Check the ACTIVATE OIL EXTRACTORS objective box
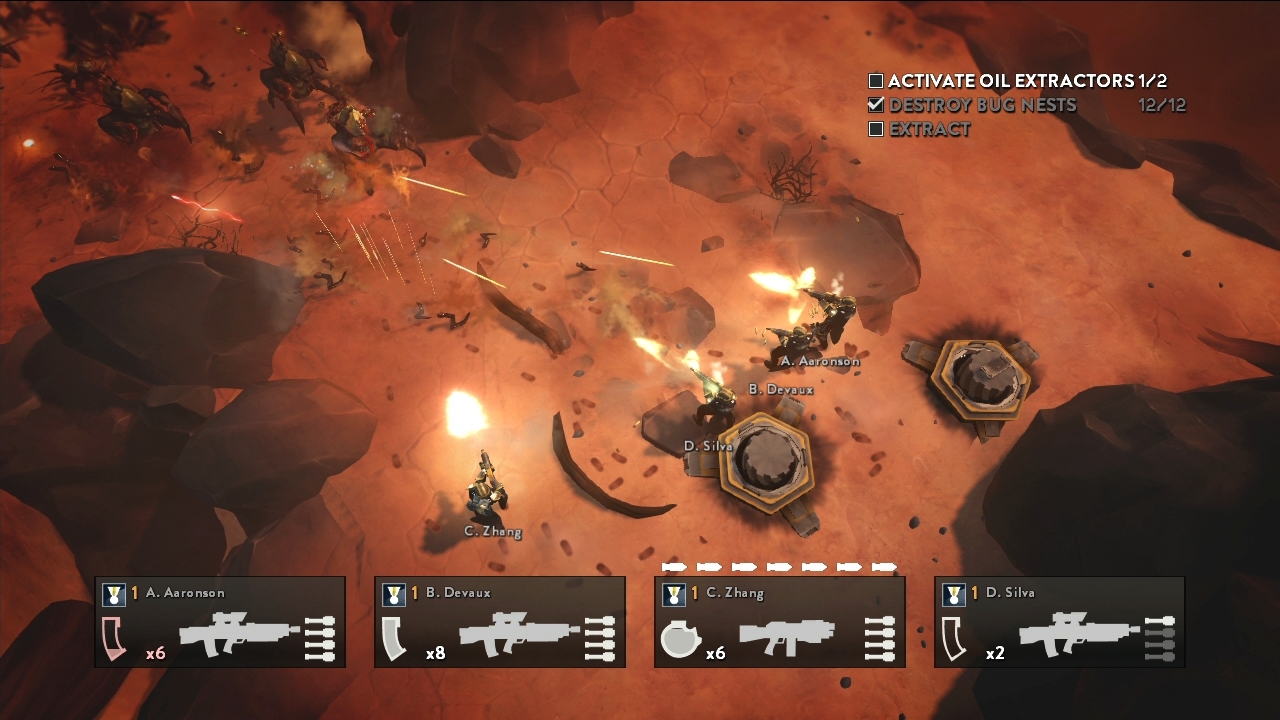This screenshot has width=1280, height=720. pyautogui.click(x=877, y=80)
